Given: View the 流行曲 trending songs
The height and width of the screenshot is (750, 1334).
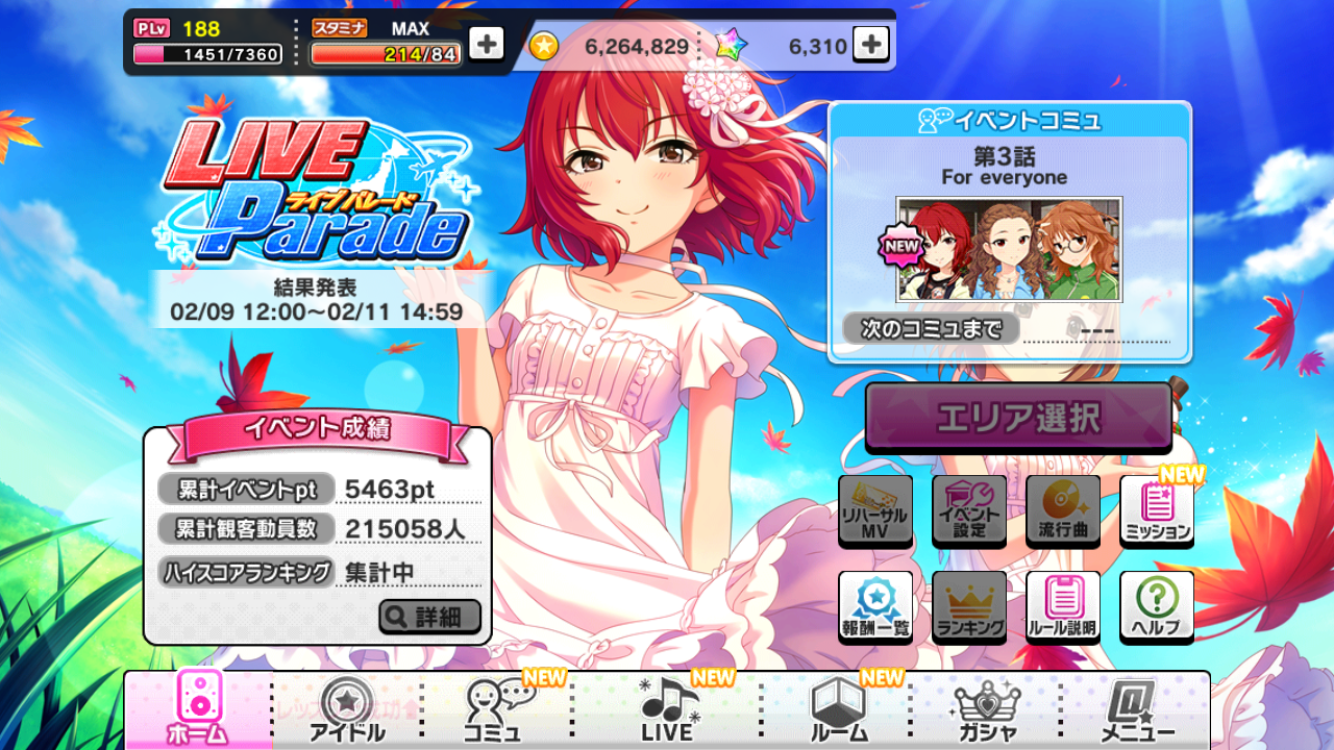Looking at the screenshot, I should coord(1063,510).
